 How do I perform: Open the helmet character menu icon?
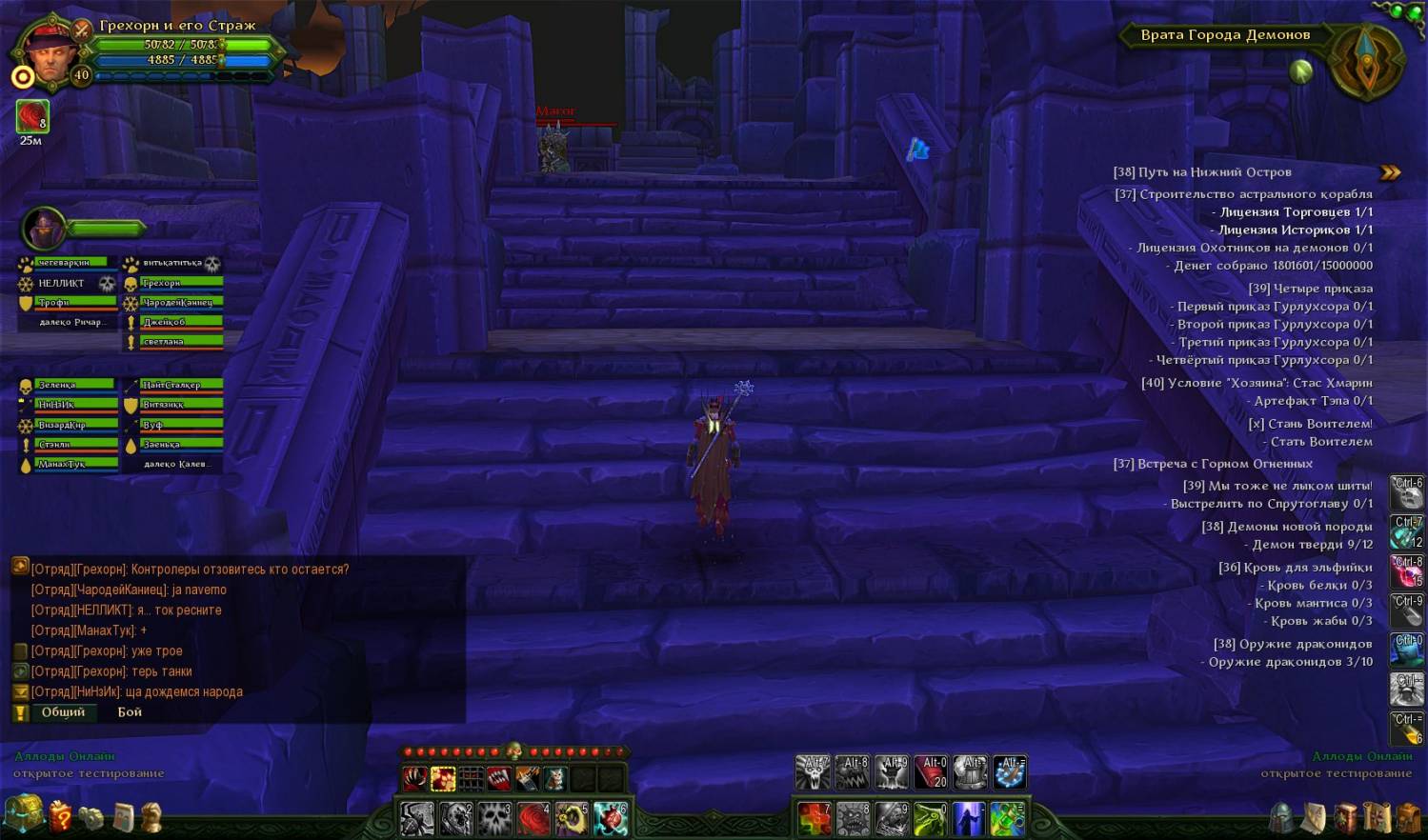(1281, 817)
